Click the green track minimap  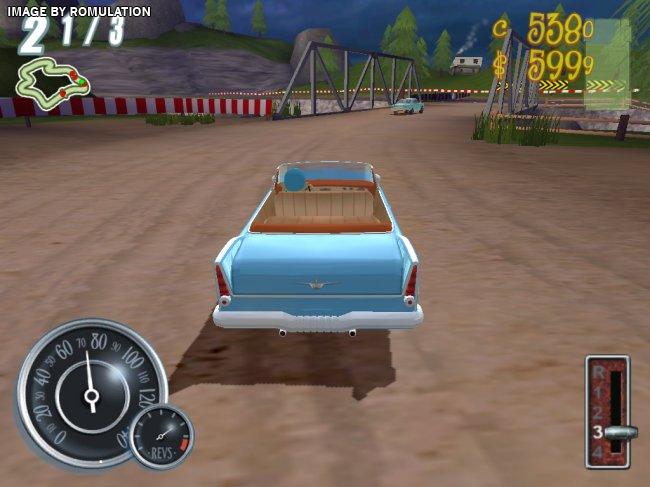52,81
